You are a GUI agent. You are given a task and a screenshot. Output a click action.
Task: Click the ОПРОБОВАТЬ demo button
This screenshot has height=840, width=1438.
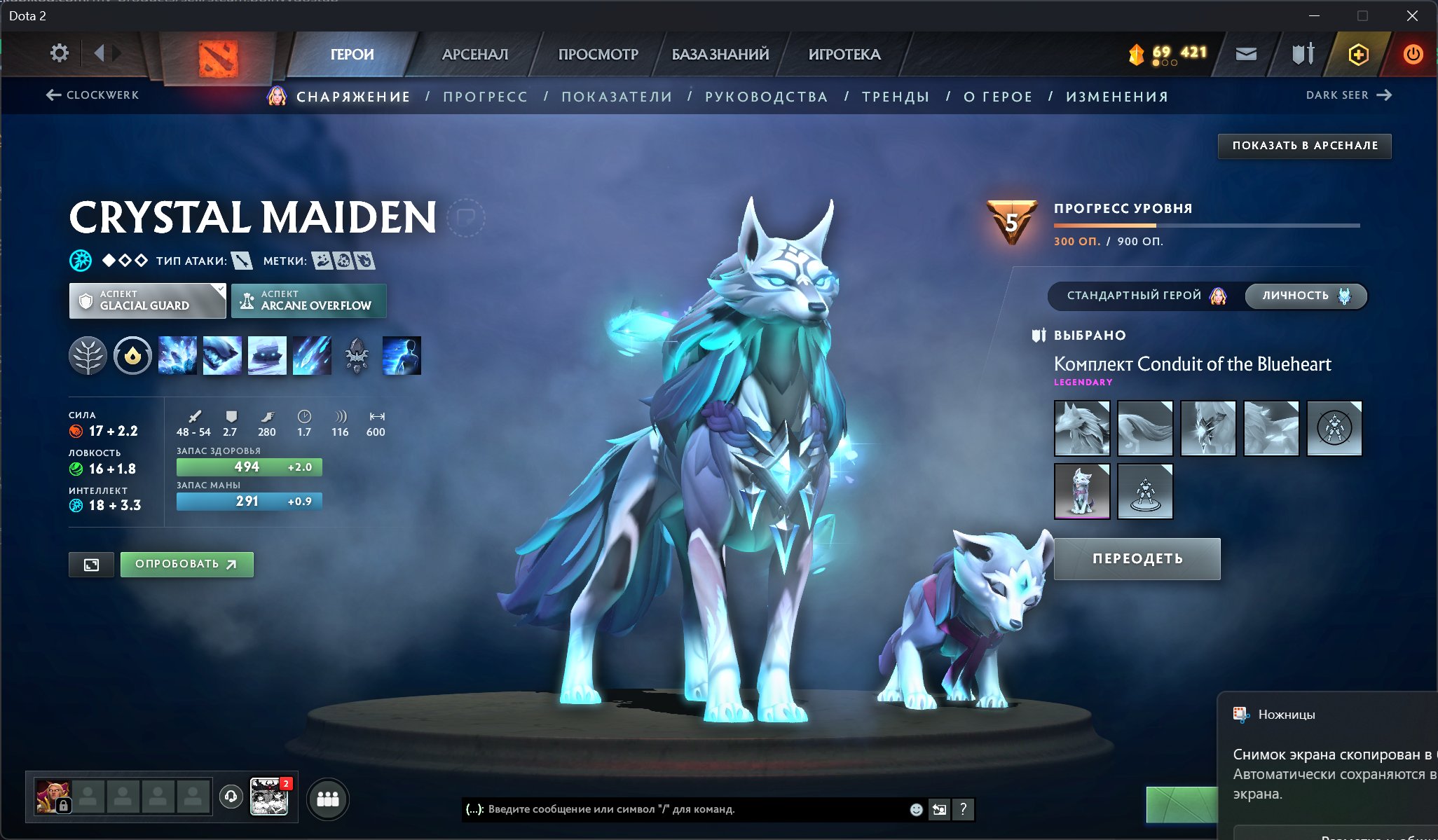186,564
